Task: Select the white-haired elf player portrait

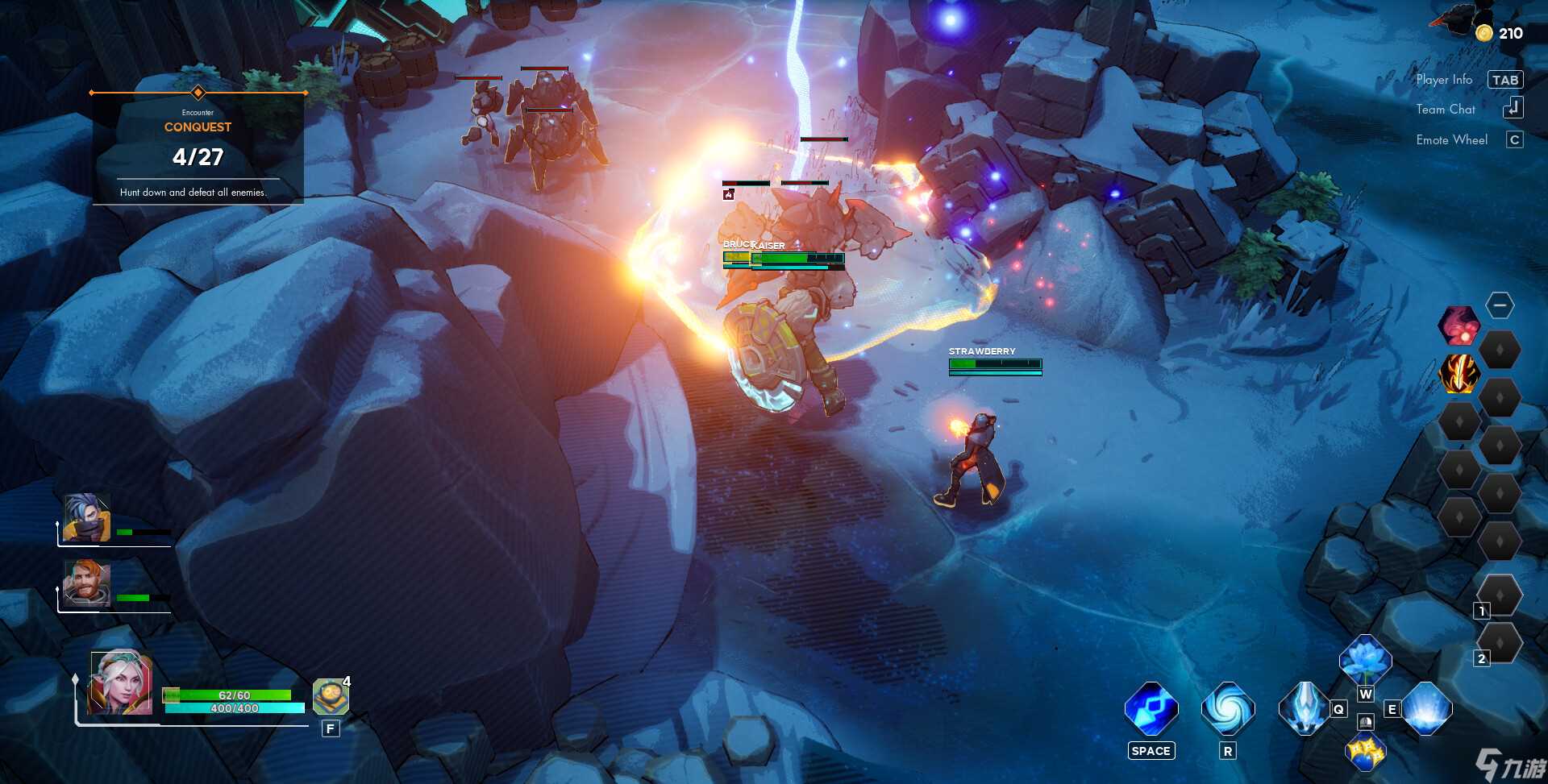Action: coord(121,682)
